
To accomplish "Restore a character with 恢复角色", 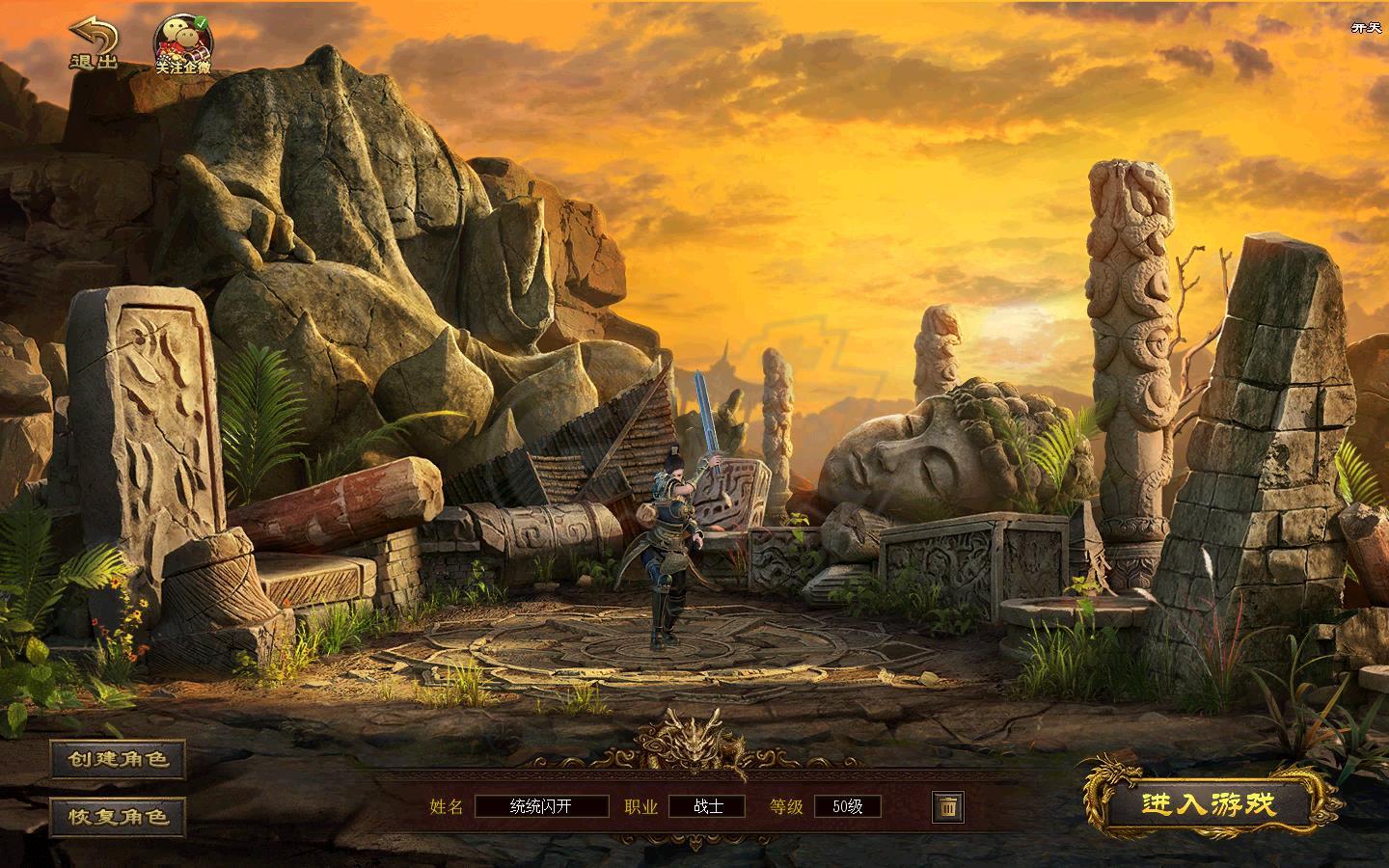I will pyautogui.click(x=119, y=816).
